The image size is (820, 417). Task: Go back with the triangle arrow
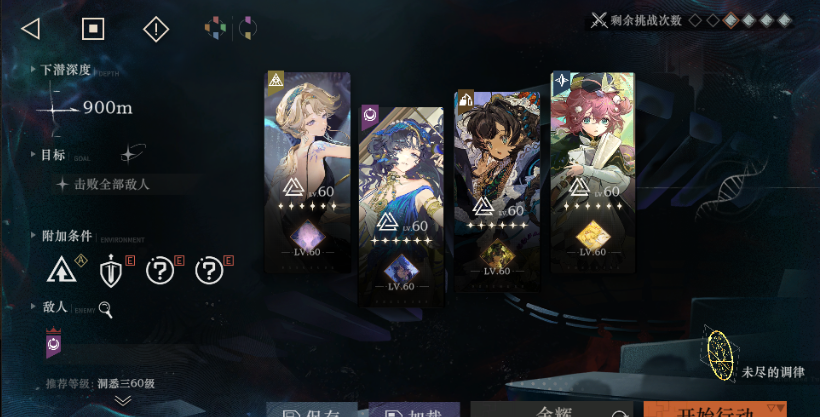(30, 28)
